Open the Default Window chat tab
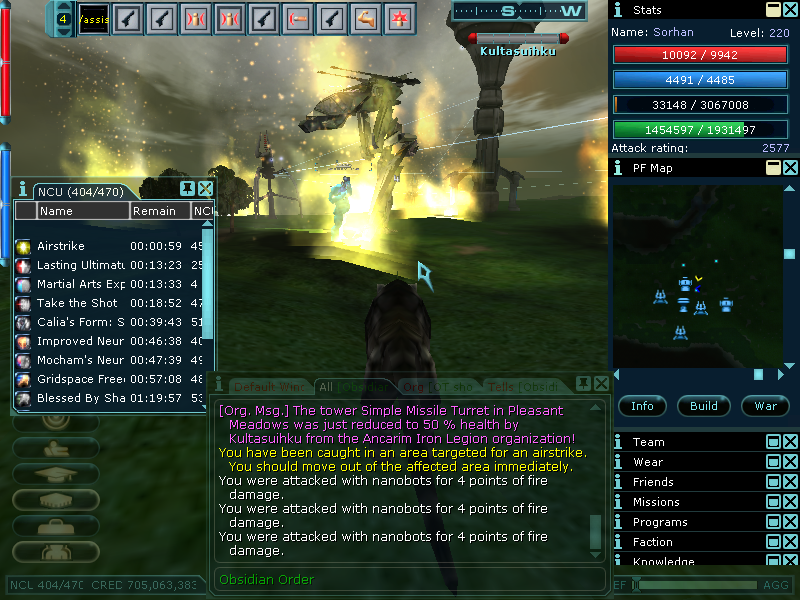This screenshot has height=600, width=800. [x=267, y=386]
